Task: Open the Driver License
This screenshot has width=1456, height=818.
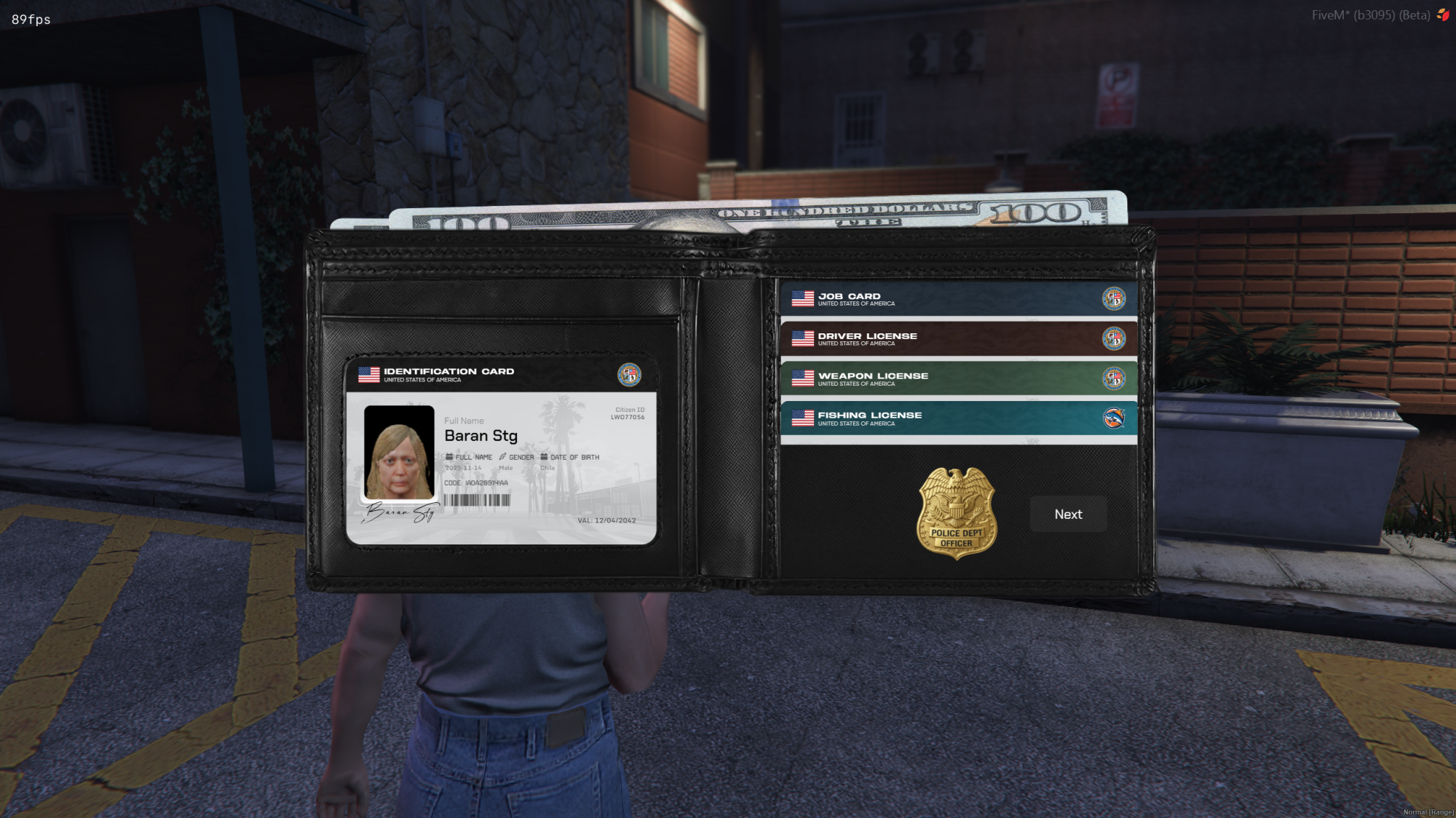Action: [946, 338]
